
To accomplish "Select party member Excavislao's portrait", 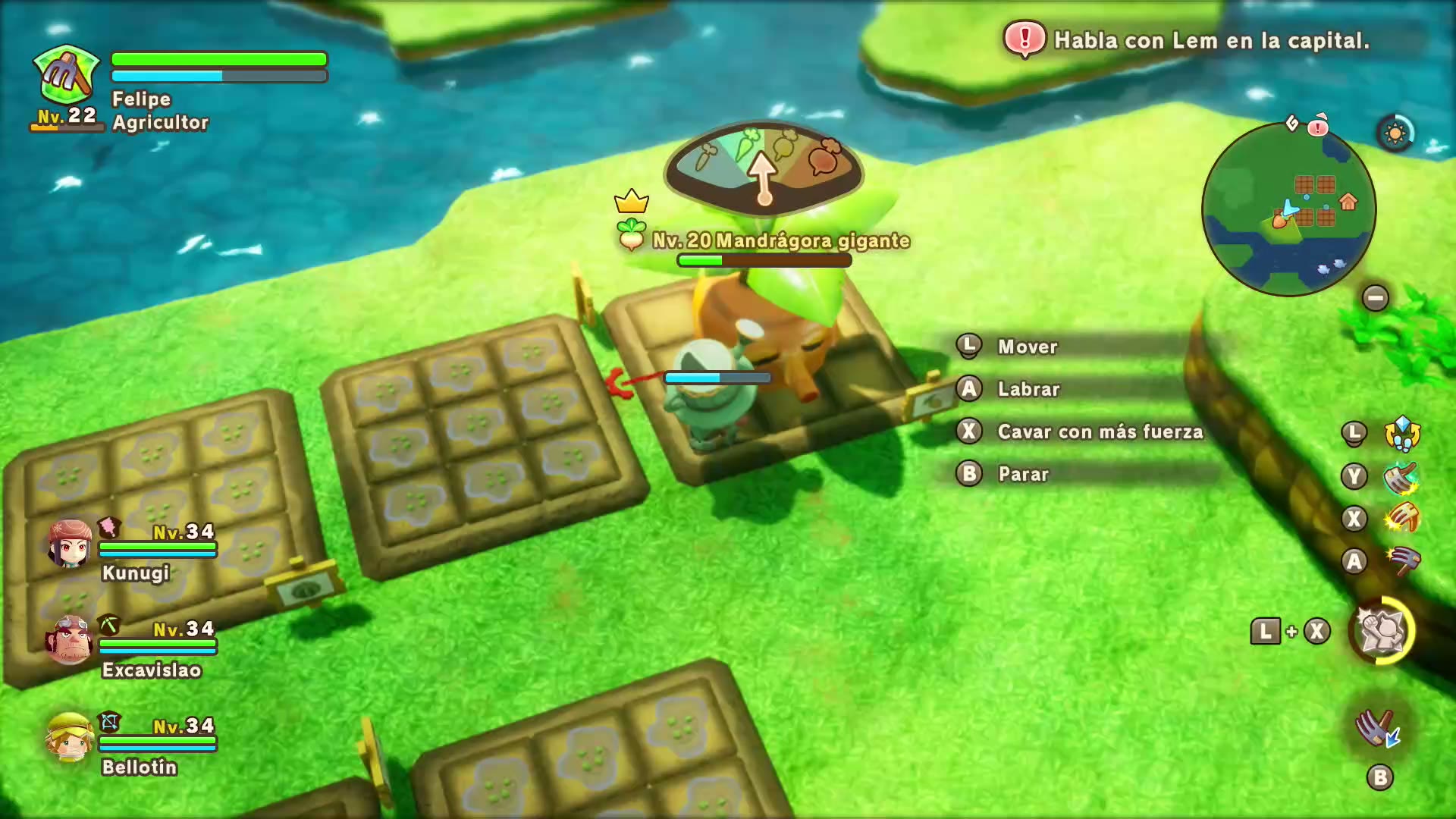I will pos(70,641).
